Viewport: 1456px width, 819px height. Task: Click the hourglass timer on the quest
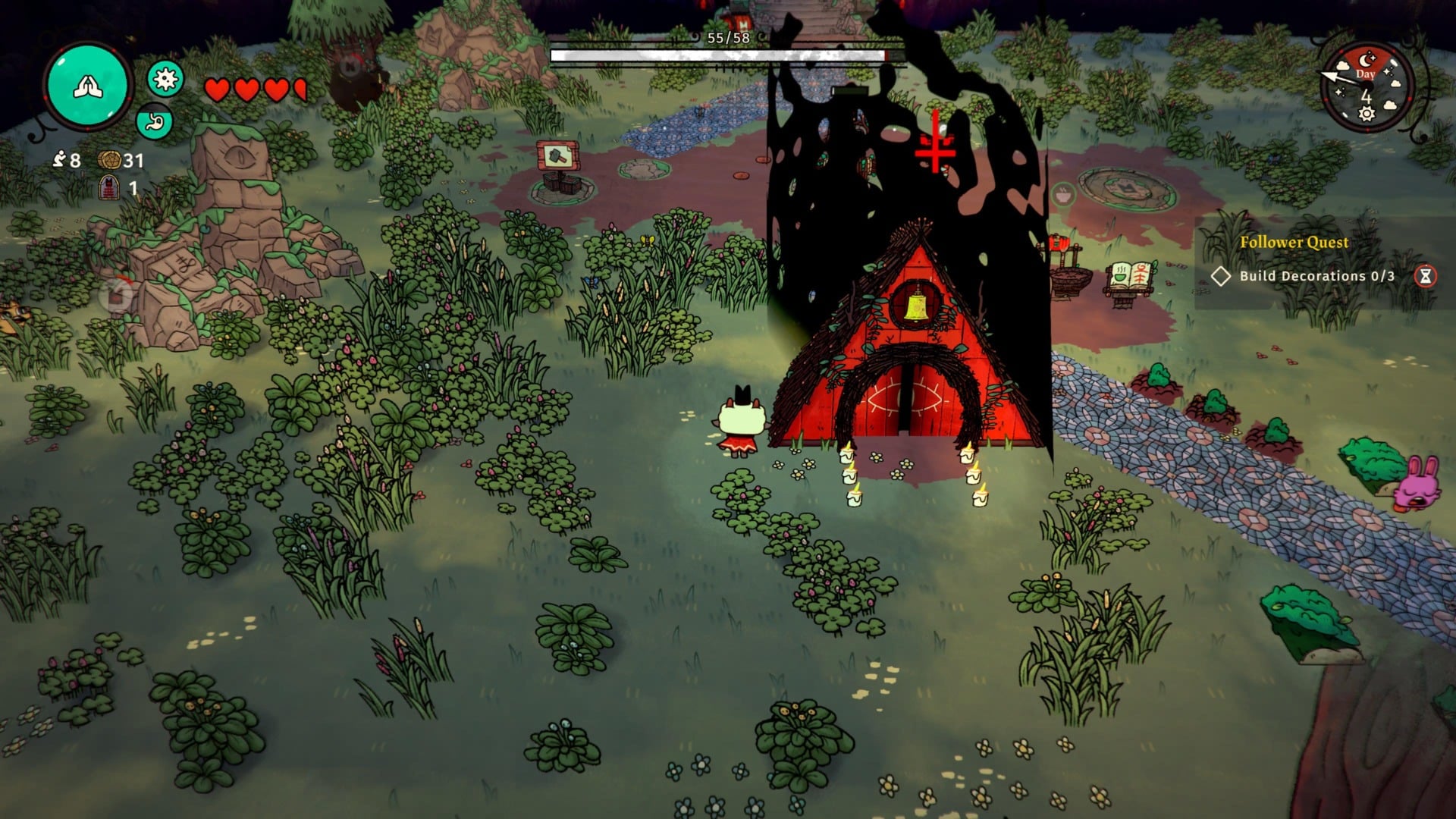[x=1426, y=275]
